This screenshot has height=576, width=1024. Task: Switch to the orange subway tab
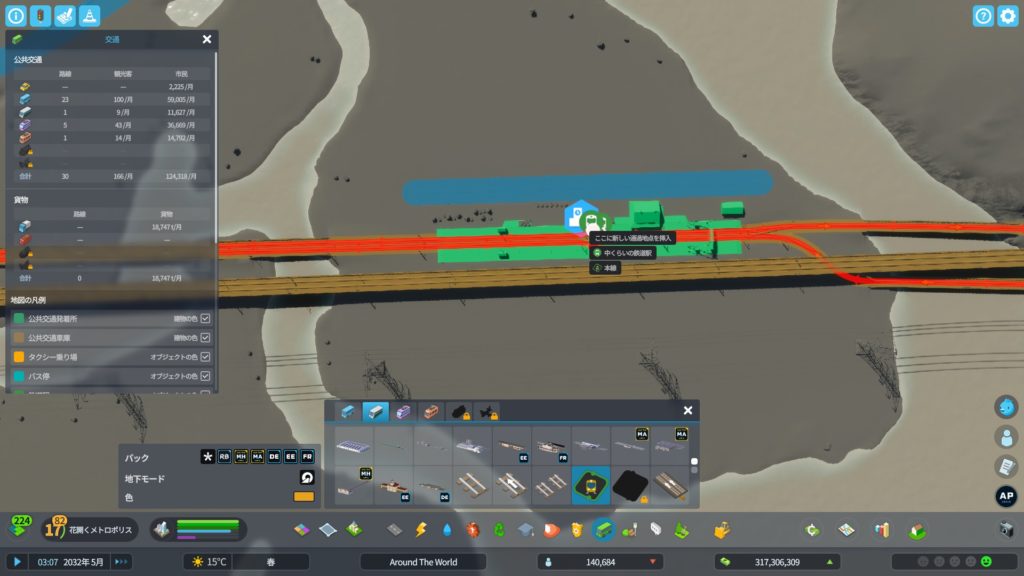click(x=431, y=411)
